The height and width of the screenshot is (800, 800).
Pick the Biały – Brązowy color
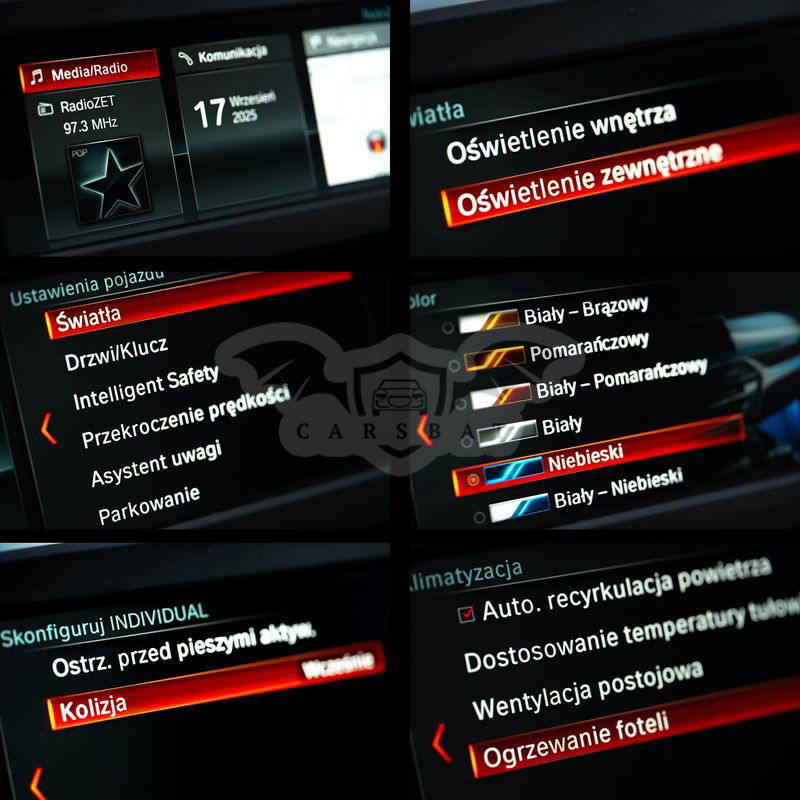click(x=585, y=312)
